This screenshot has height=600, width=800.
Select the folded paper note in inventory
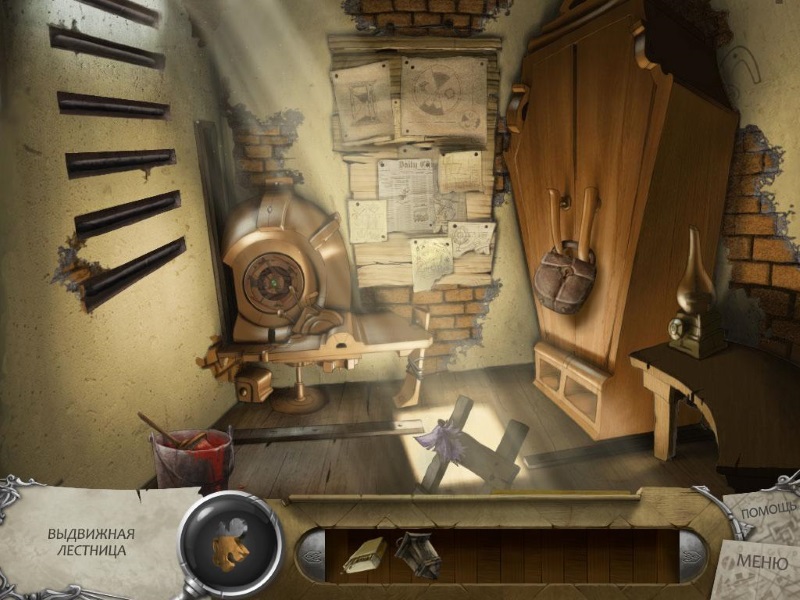pos(362,555)
